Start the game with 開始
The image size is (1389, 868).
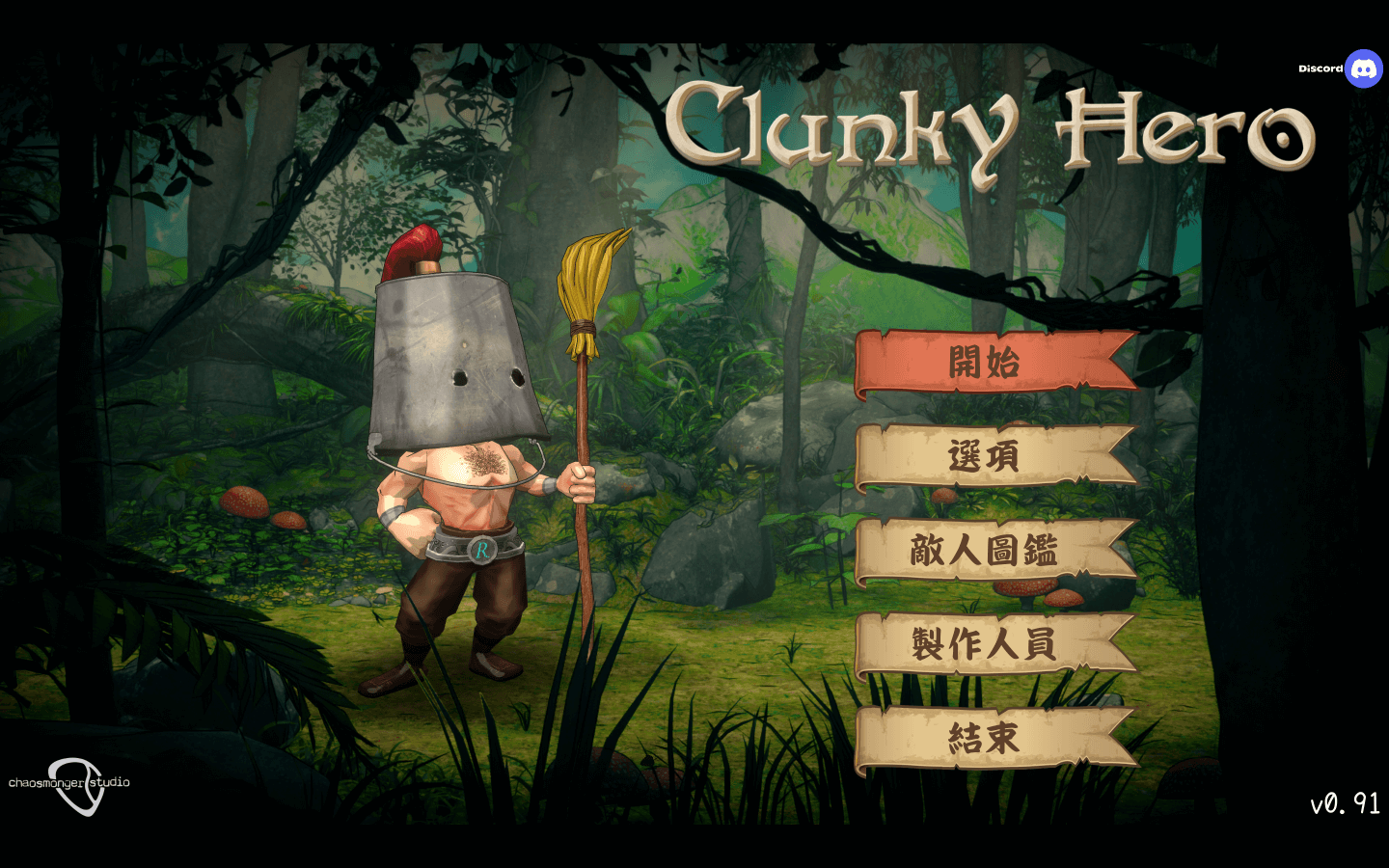(986, 364)
